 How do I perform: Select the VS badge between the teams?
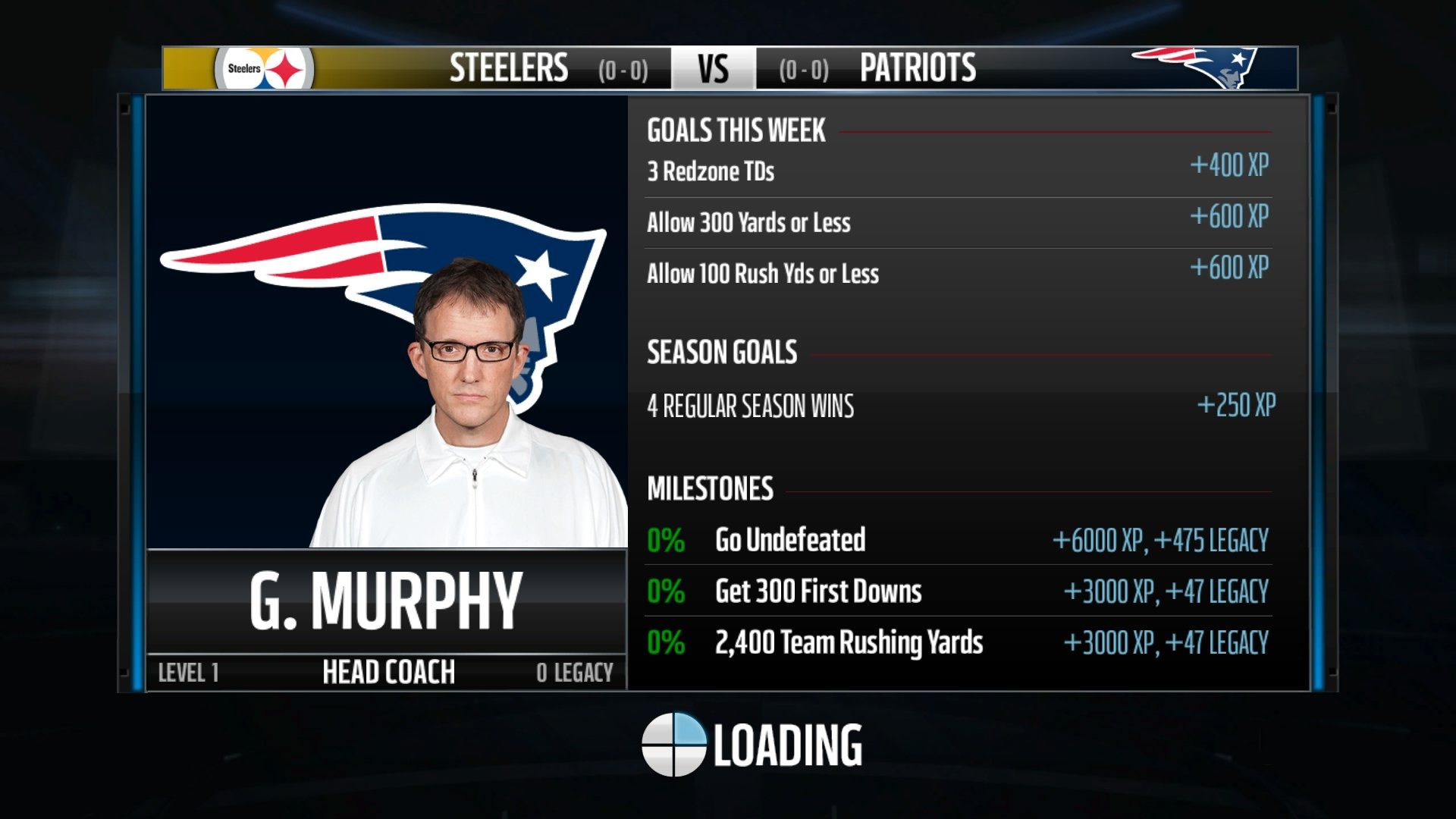coord(711,68)
